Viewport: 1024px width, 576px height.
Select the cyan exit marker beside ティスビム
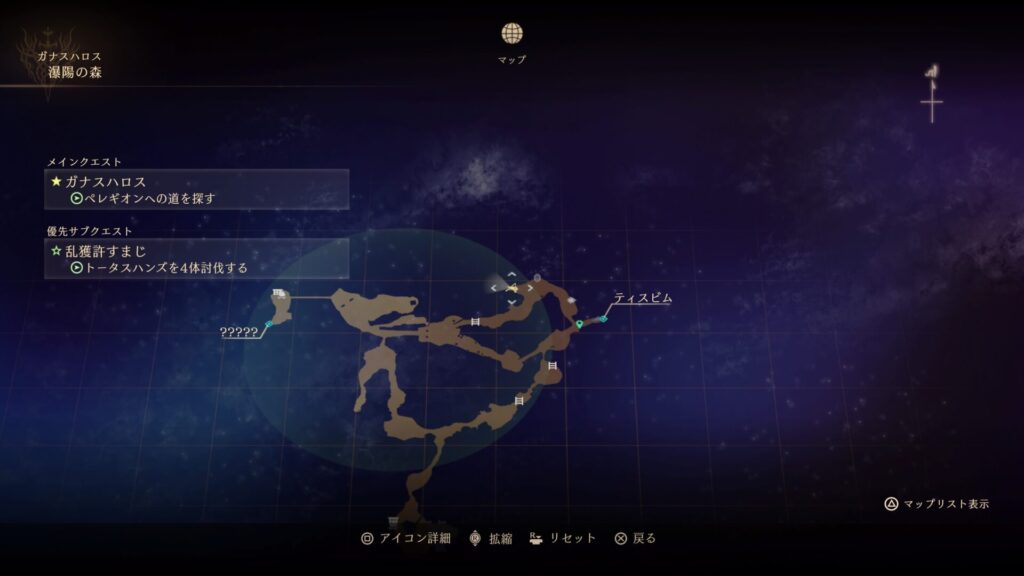(x=603, y=319)
